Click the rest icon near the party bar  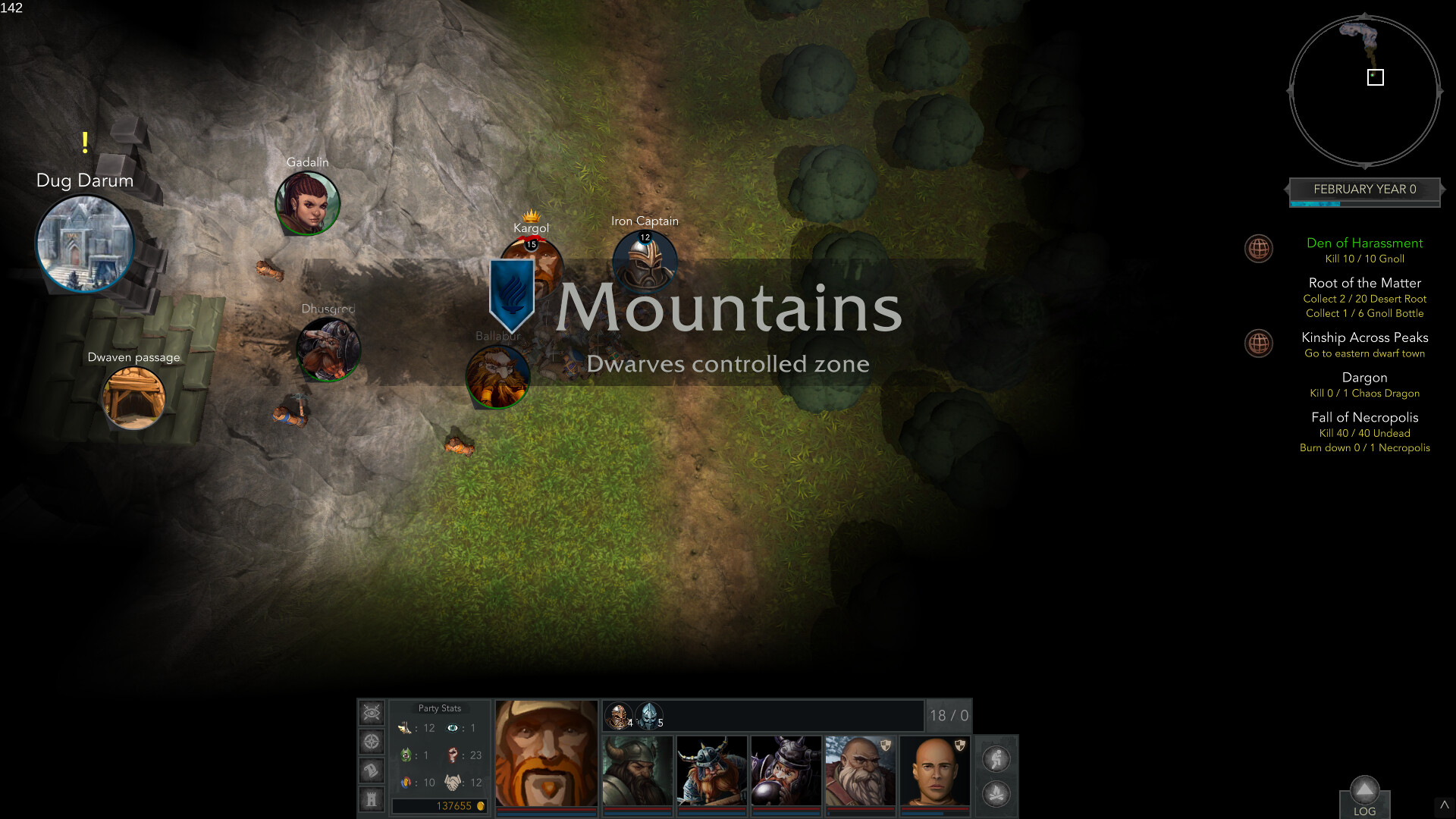(x=996, y=758)
